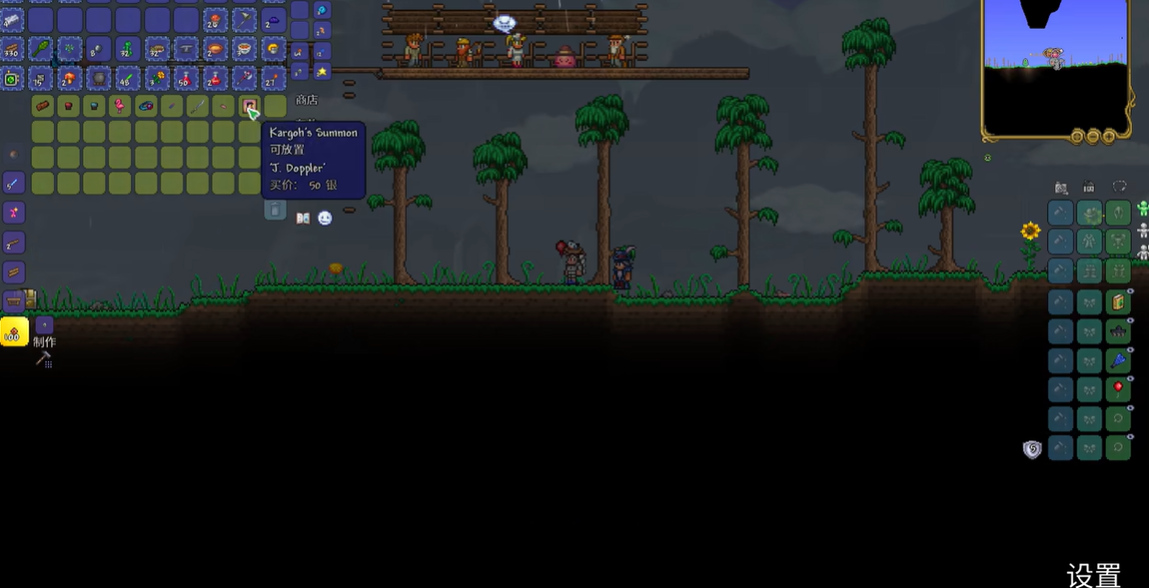This screenshot has height=588, width=1149.
Task: Zoom out on the minimap
Action: (x=1093, y=136)
